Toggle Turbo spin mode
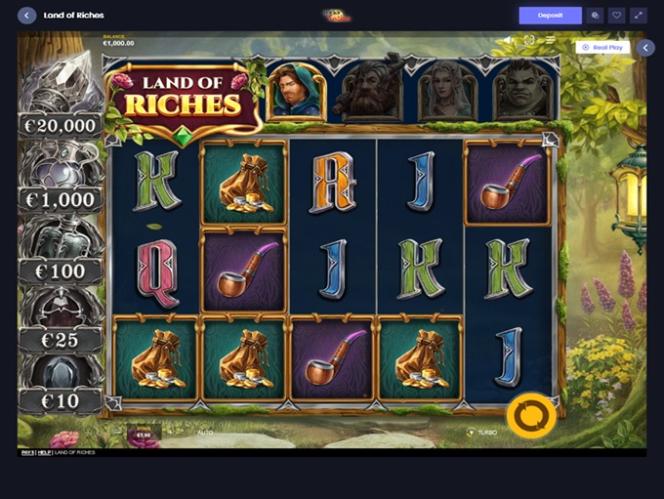Viewport: 664px width, 499px height. pos(483,432)
